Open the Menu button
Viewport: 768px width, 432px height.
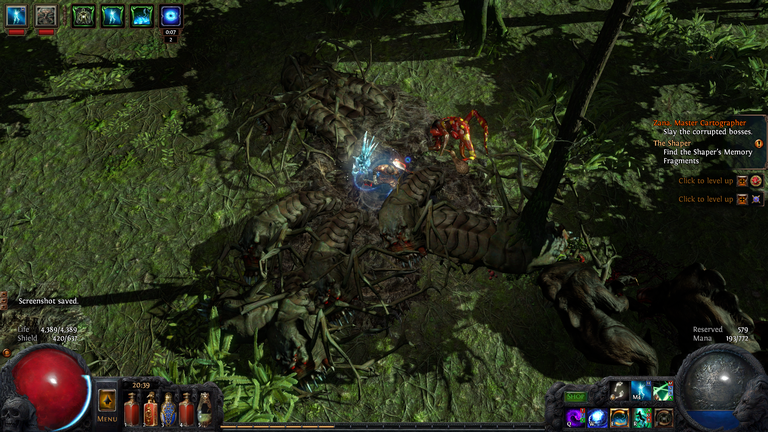[x=107, y=404]
